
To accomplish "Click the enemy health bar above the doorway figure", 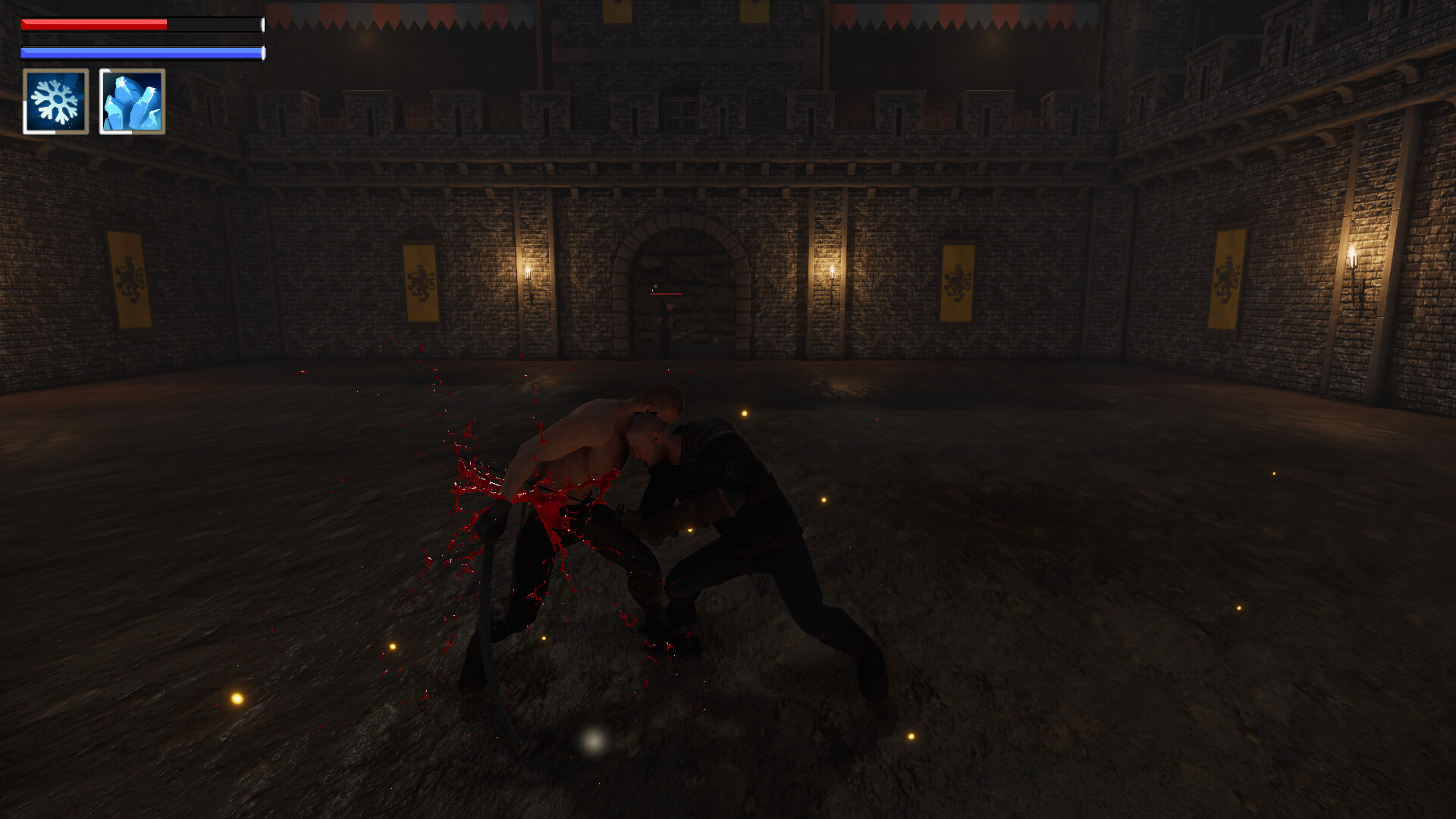I will pos(666,296).
